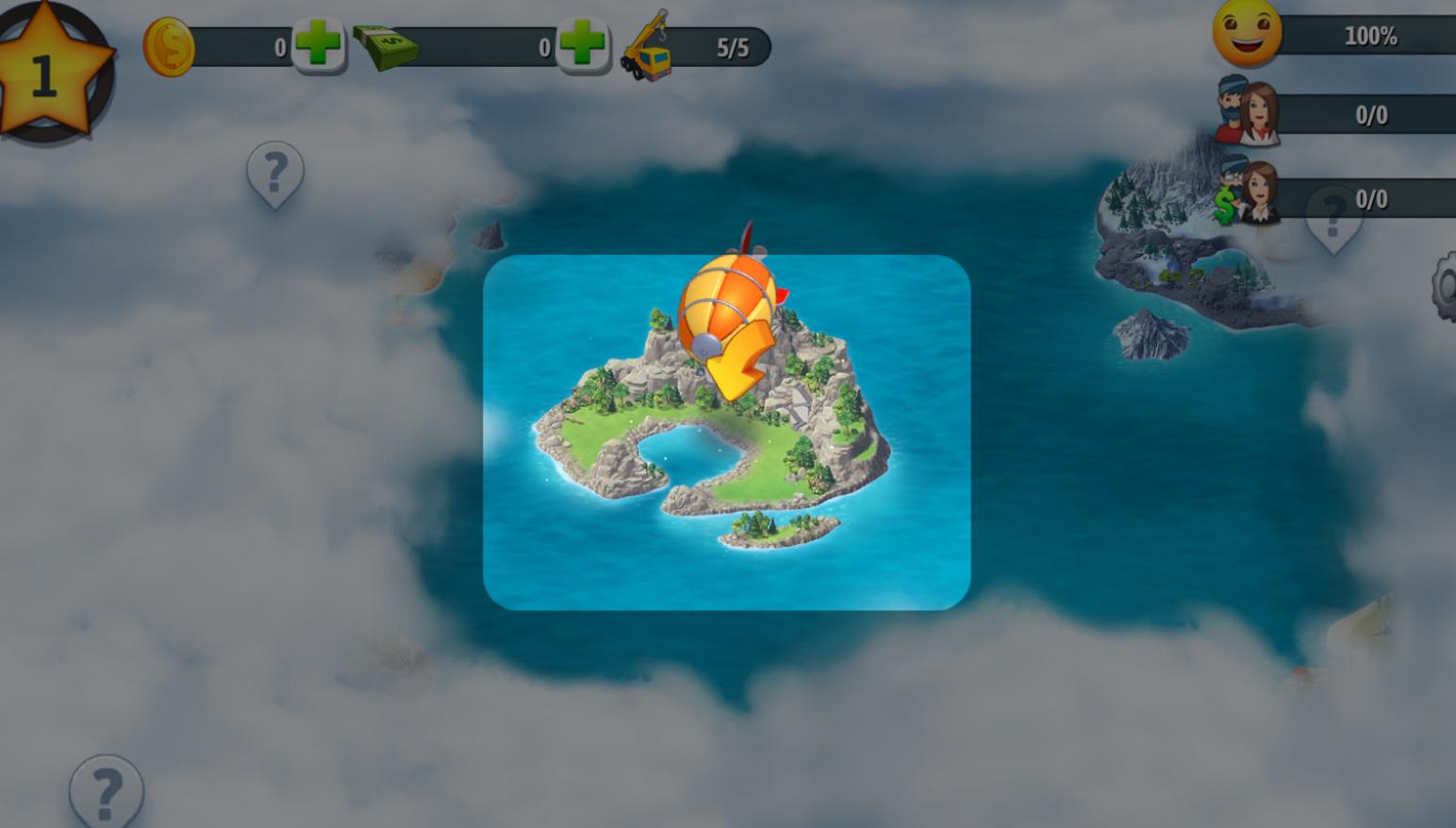Show happiness details via the smiley face
The height and width of the screenshot is (828, 1456).
click(x=1247, y=33)
